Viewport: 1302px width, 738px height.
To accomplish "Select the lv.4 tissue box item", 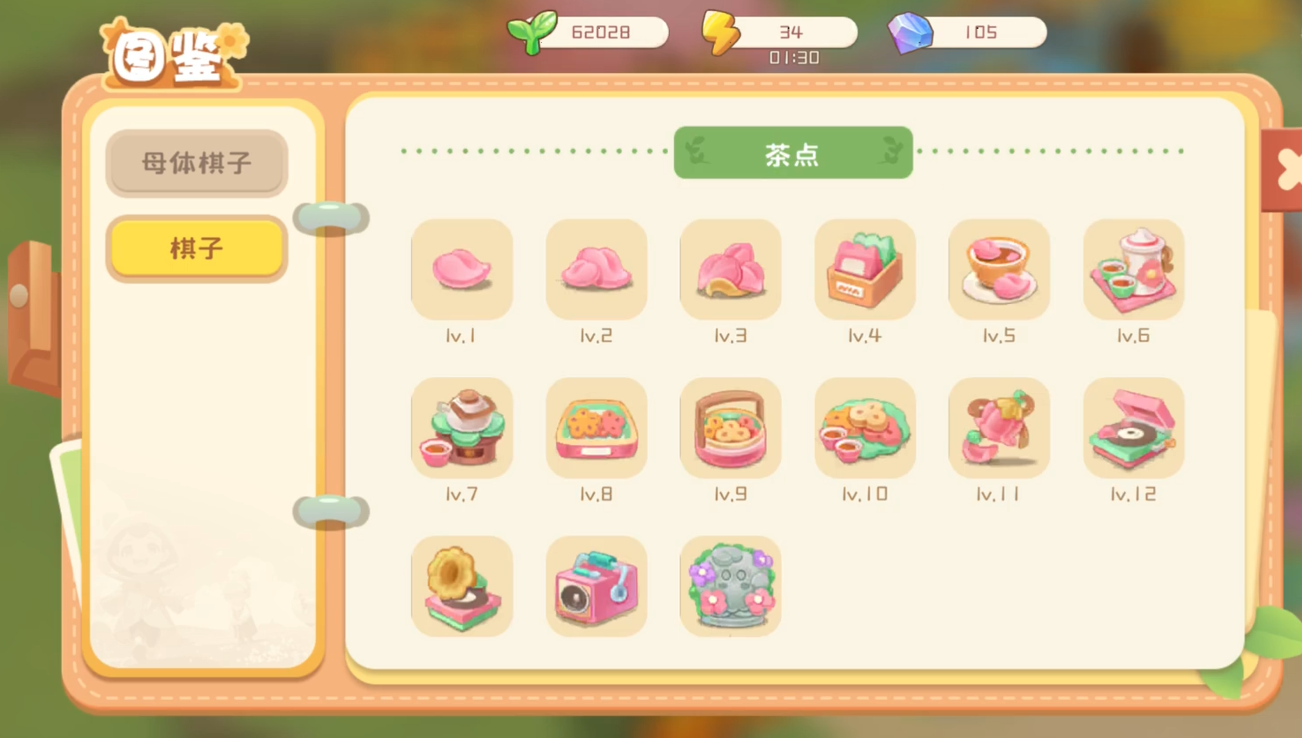I will (864, 270).
